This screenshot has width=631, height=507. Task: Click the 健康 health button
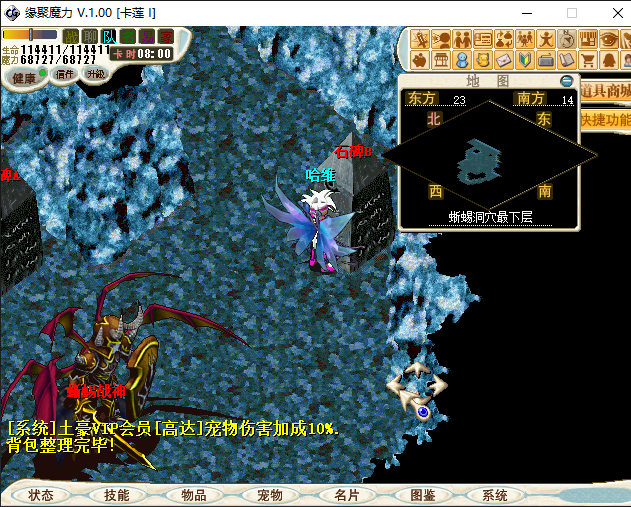tap(25, 77)
